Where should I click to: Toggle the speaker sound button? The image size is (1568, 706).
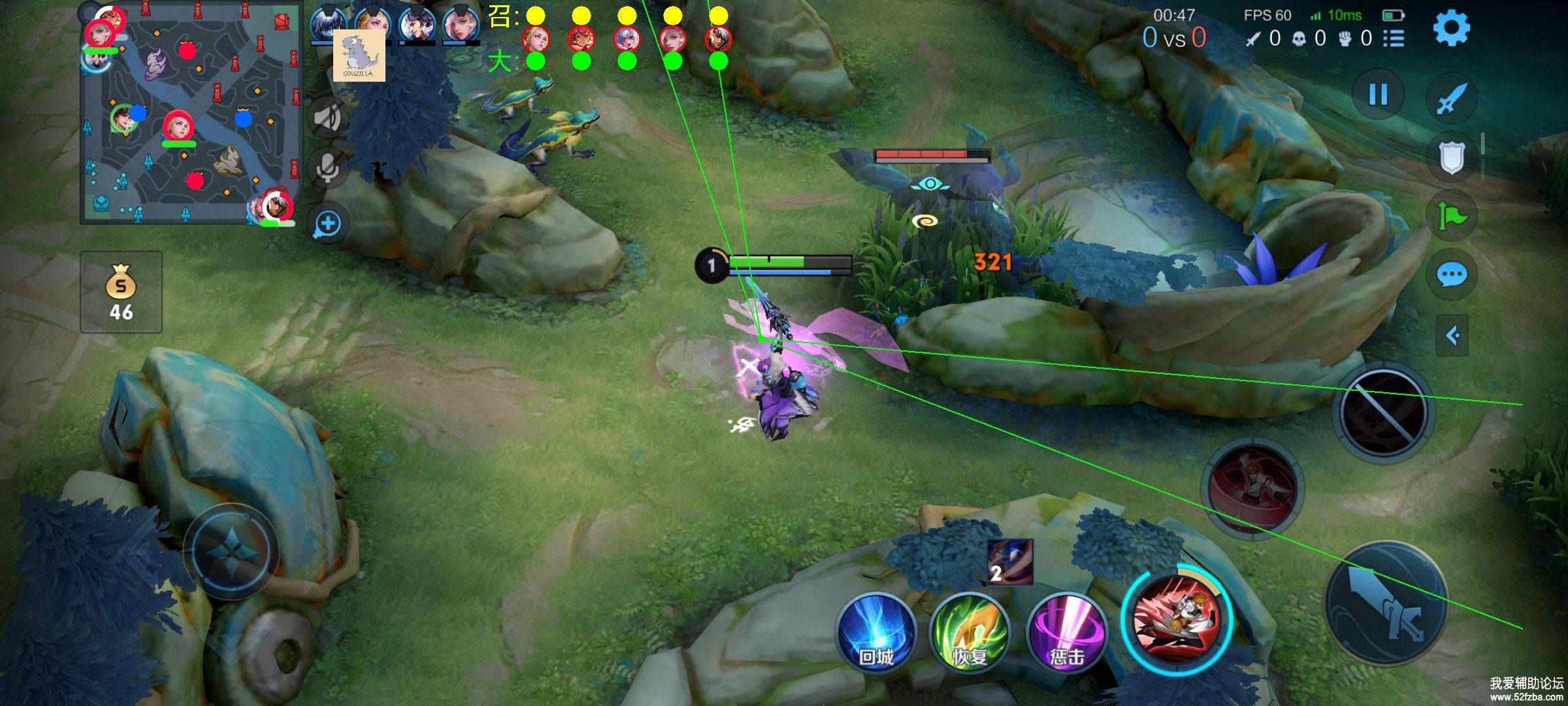[x=327, y=118]
